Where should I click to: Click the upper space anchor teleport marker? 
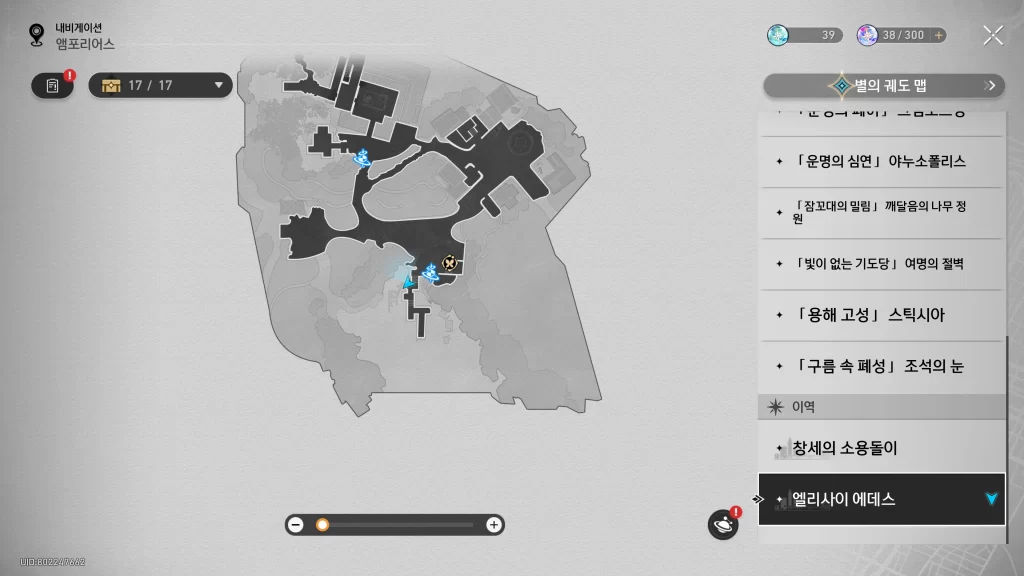364,156
